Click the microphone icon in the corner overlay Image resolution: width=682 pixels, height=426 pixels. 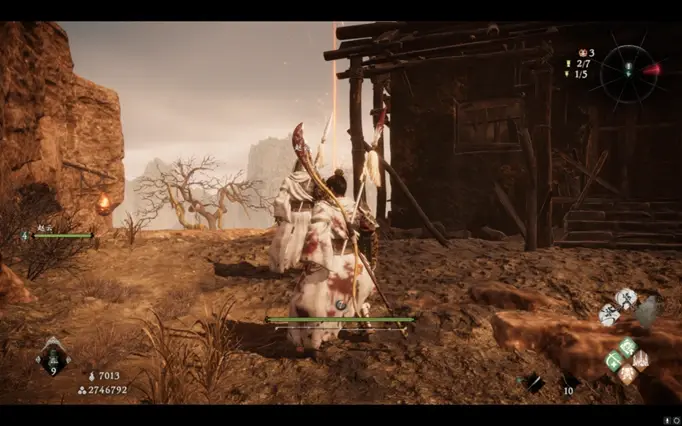[665, 420]
